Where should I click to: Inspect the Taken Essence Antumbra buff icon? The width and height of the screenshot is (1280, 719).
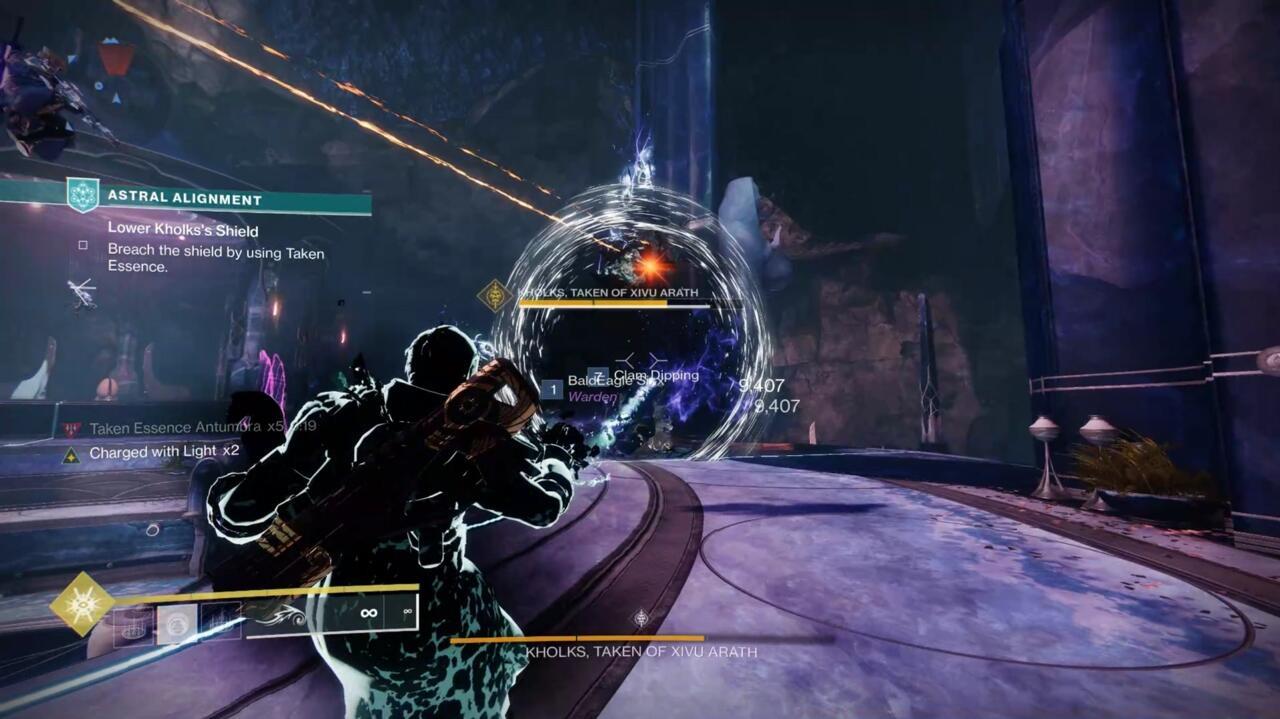point(71,428)
